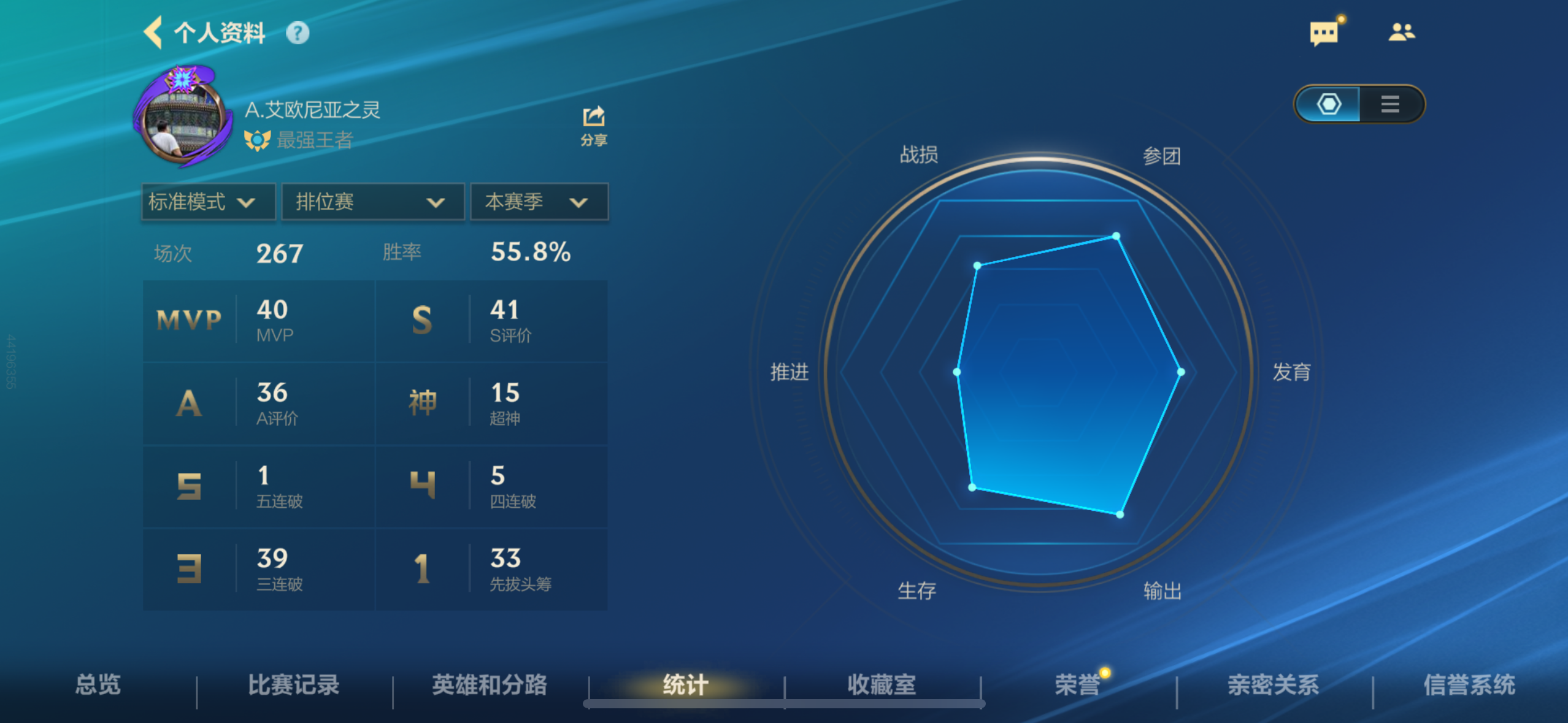
Task: Click the help question mark icon
Action: pos(299,34)
